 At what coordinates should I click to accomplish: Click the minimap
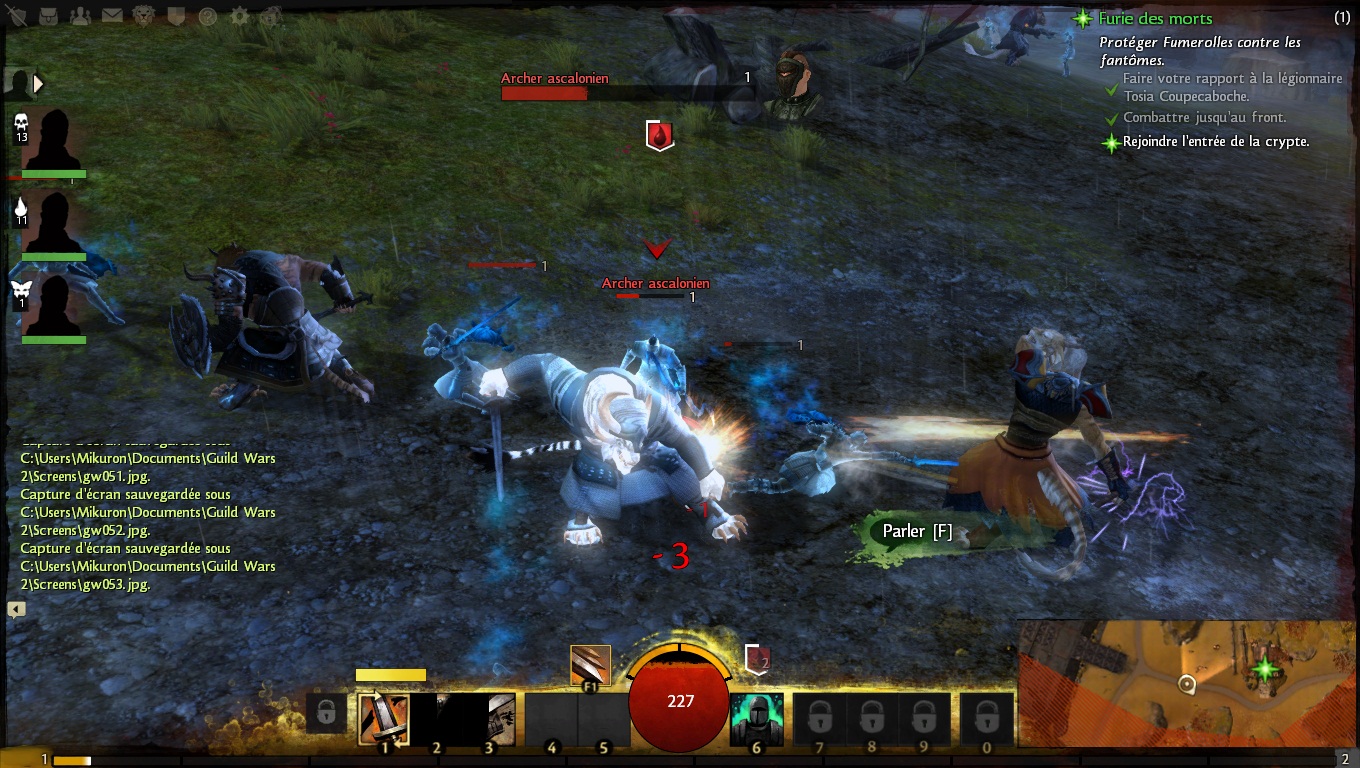(x=1187, y=683)
